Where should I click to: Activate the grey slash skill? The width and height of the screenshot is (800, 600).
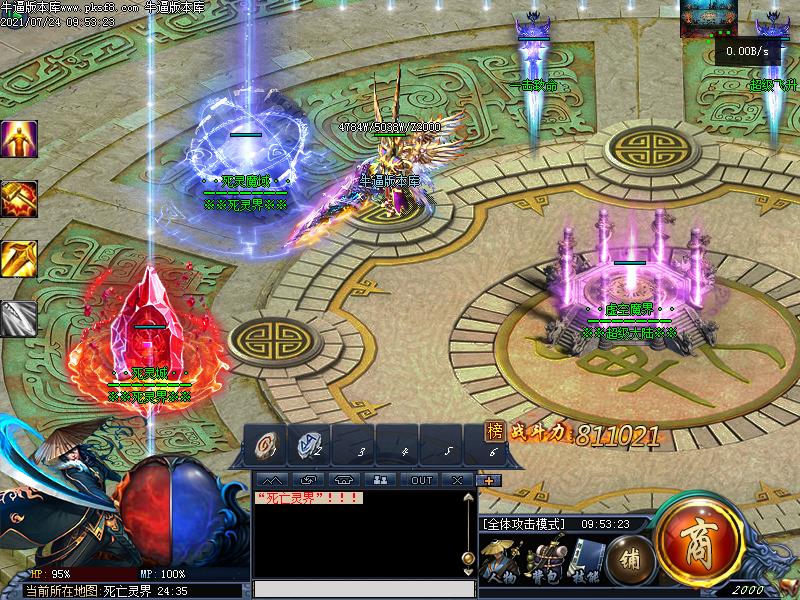tap(18, 319)
